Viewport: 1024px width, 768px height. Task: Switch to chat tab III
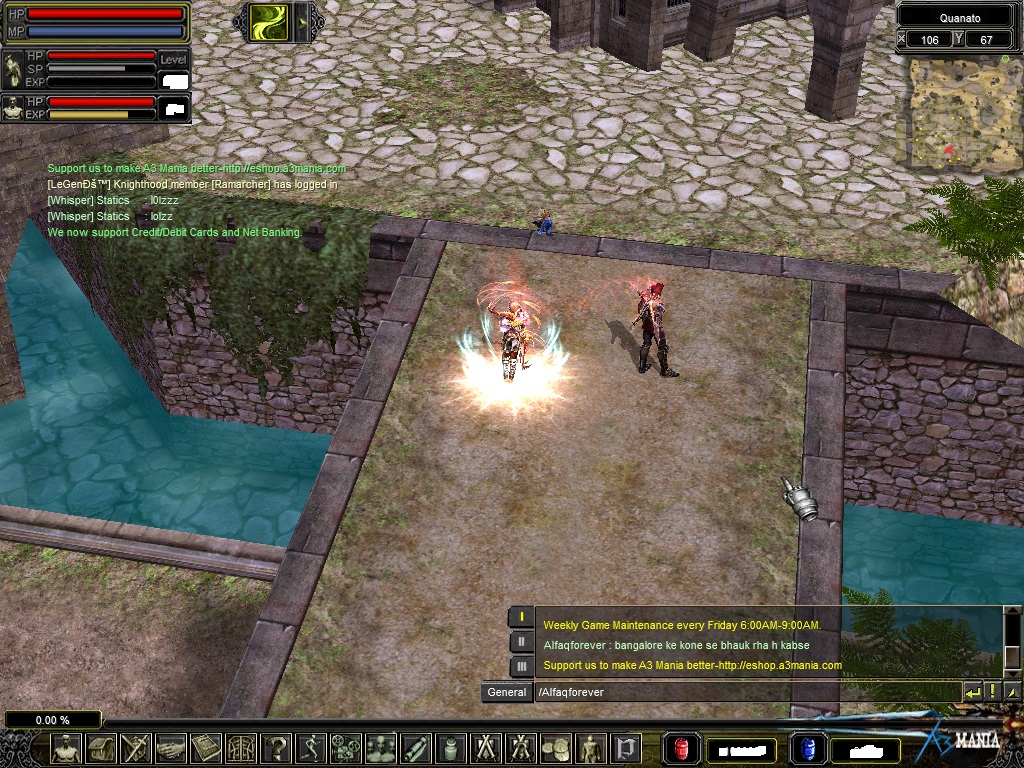tap(521, 666)
